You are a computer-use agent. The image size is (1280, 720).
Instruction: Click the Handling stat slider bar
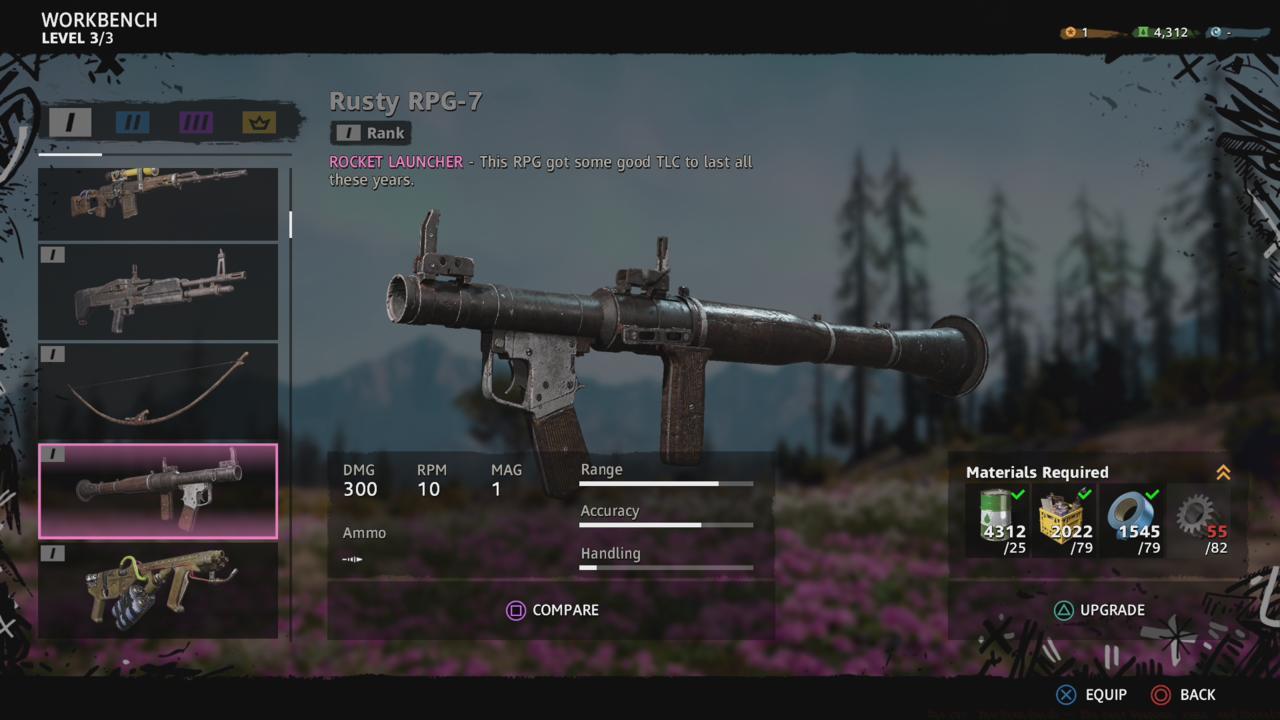665,568
